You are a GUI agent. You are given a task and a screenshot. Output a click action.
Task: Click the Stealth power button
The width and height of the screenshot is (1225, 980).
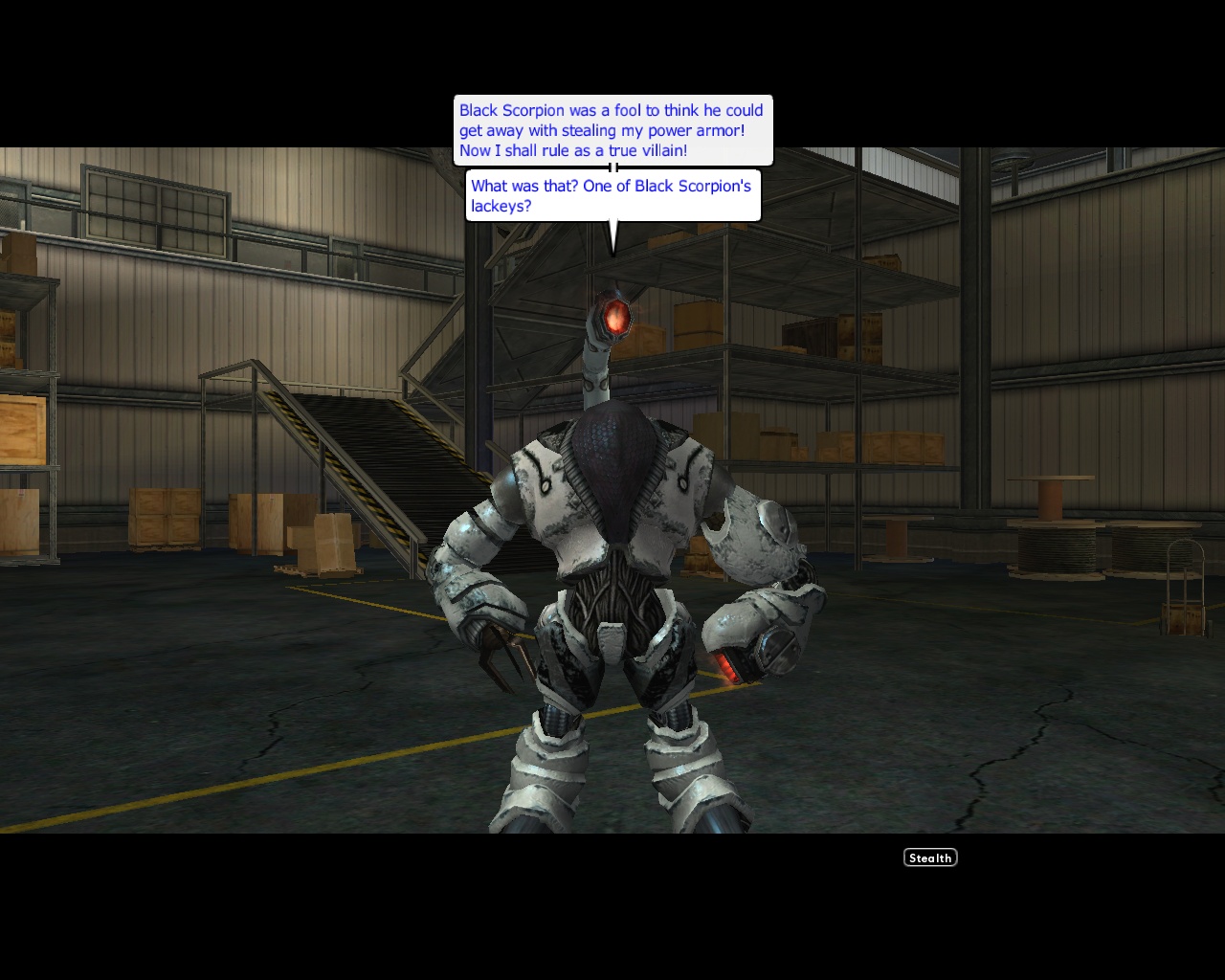(929, 857)
